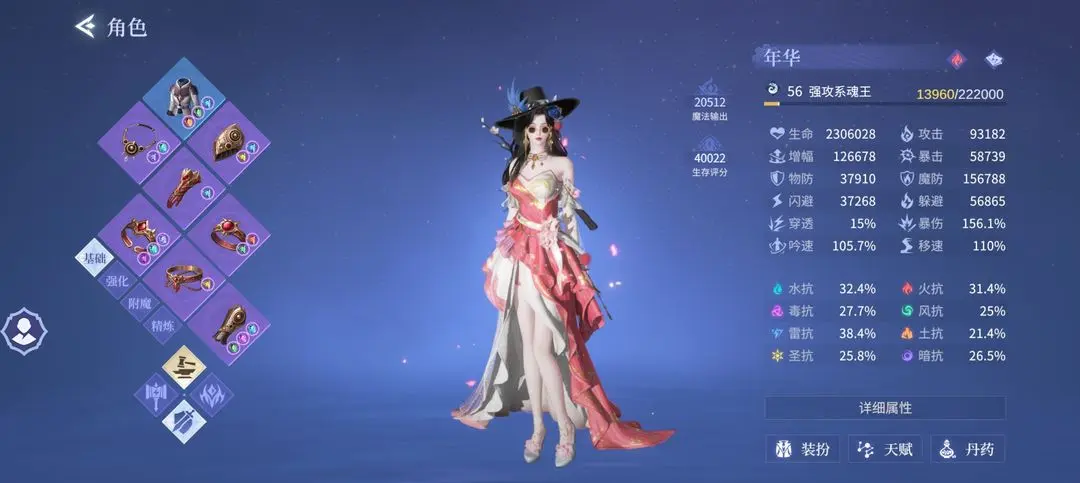Open the 天赋 talent menu
Viewport: 1080px width, 483px height.
point(885,449)
